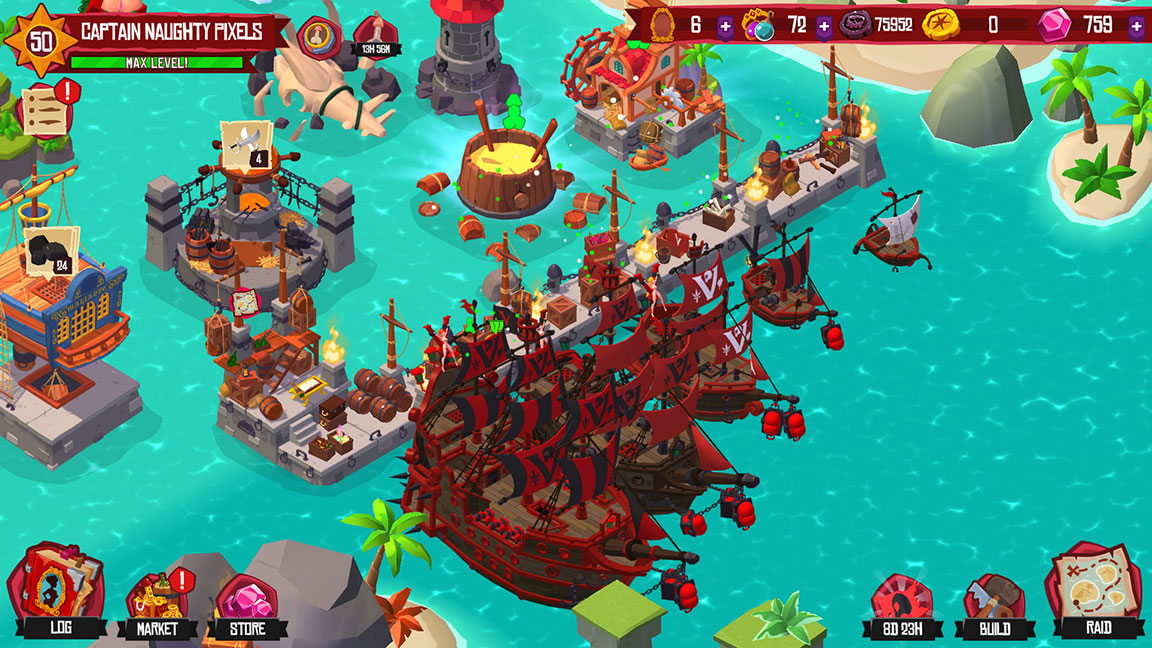1152x648 pixels.
Task: Check the gold doubloon coin counter
Action: 941,24
